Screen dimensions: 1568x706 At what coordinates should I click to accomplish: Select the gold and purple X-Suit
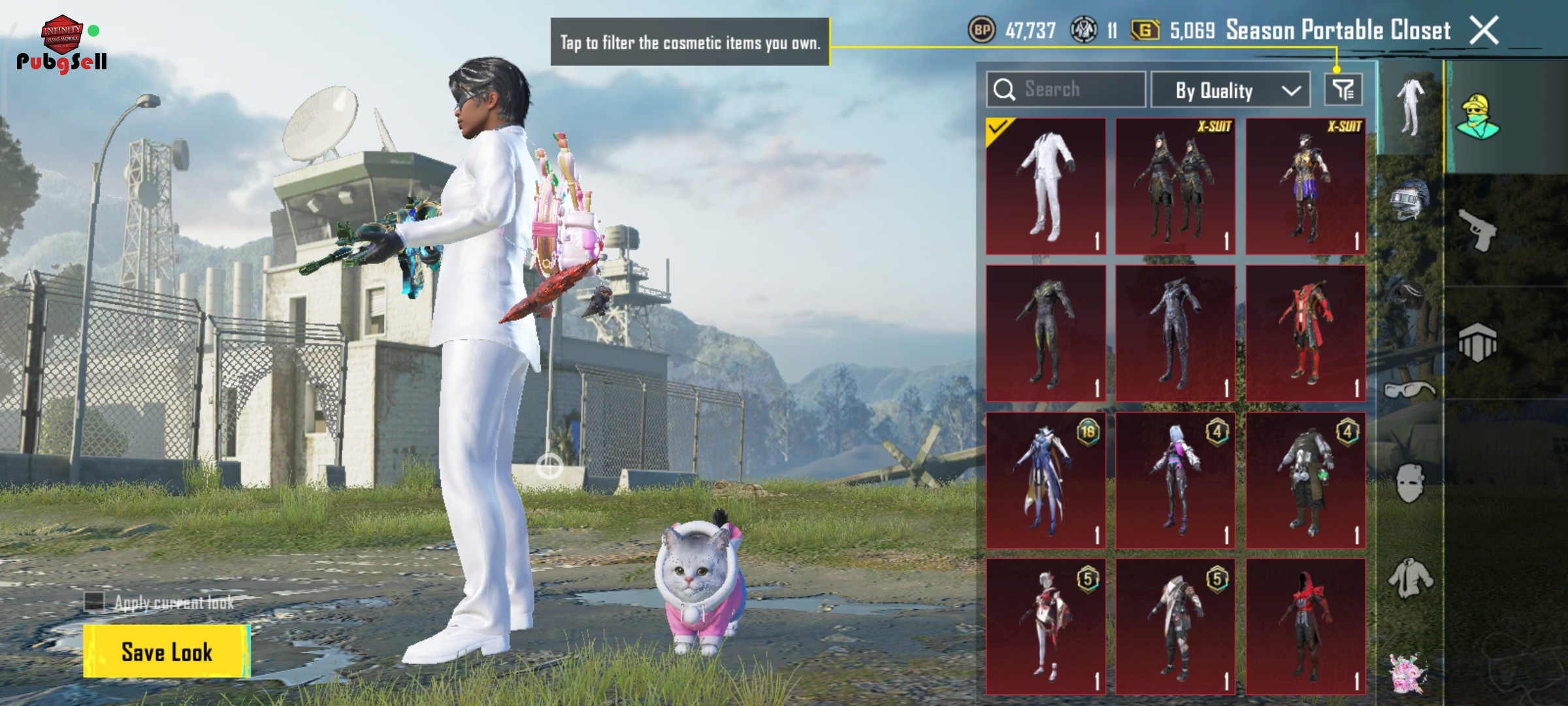1305,186
